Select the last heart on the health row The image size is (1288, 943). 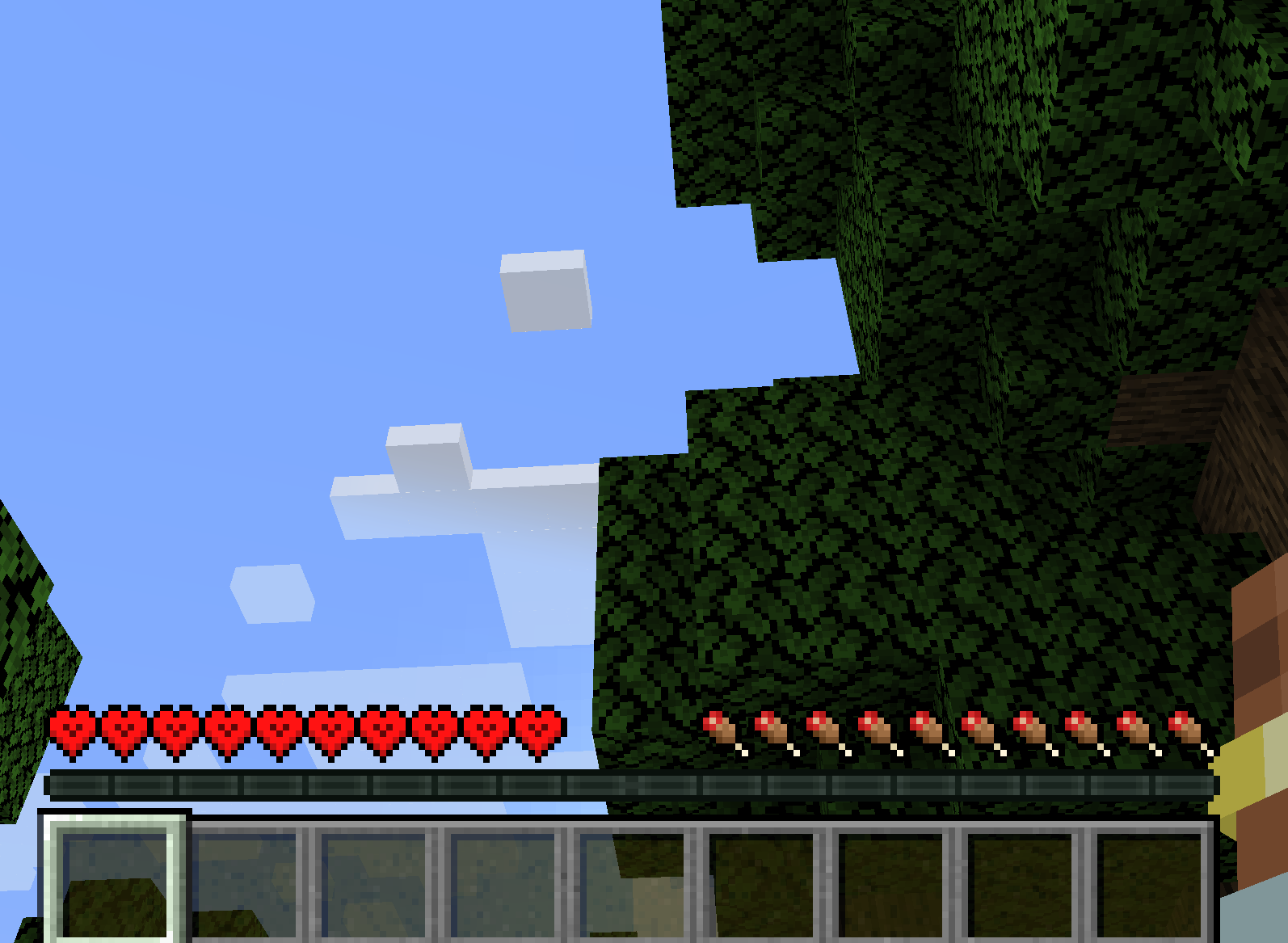point(537,731)
